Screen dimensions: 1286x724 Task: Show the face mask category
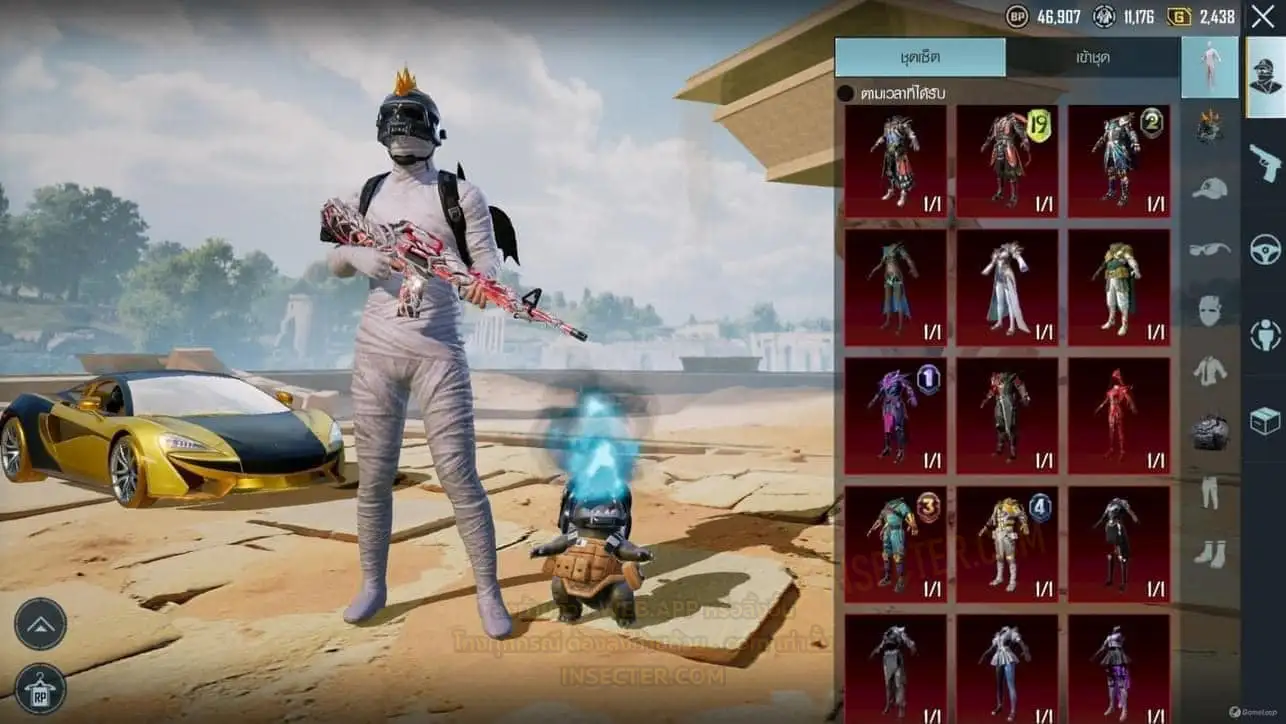click(x=1210, y=310)
